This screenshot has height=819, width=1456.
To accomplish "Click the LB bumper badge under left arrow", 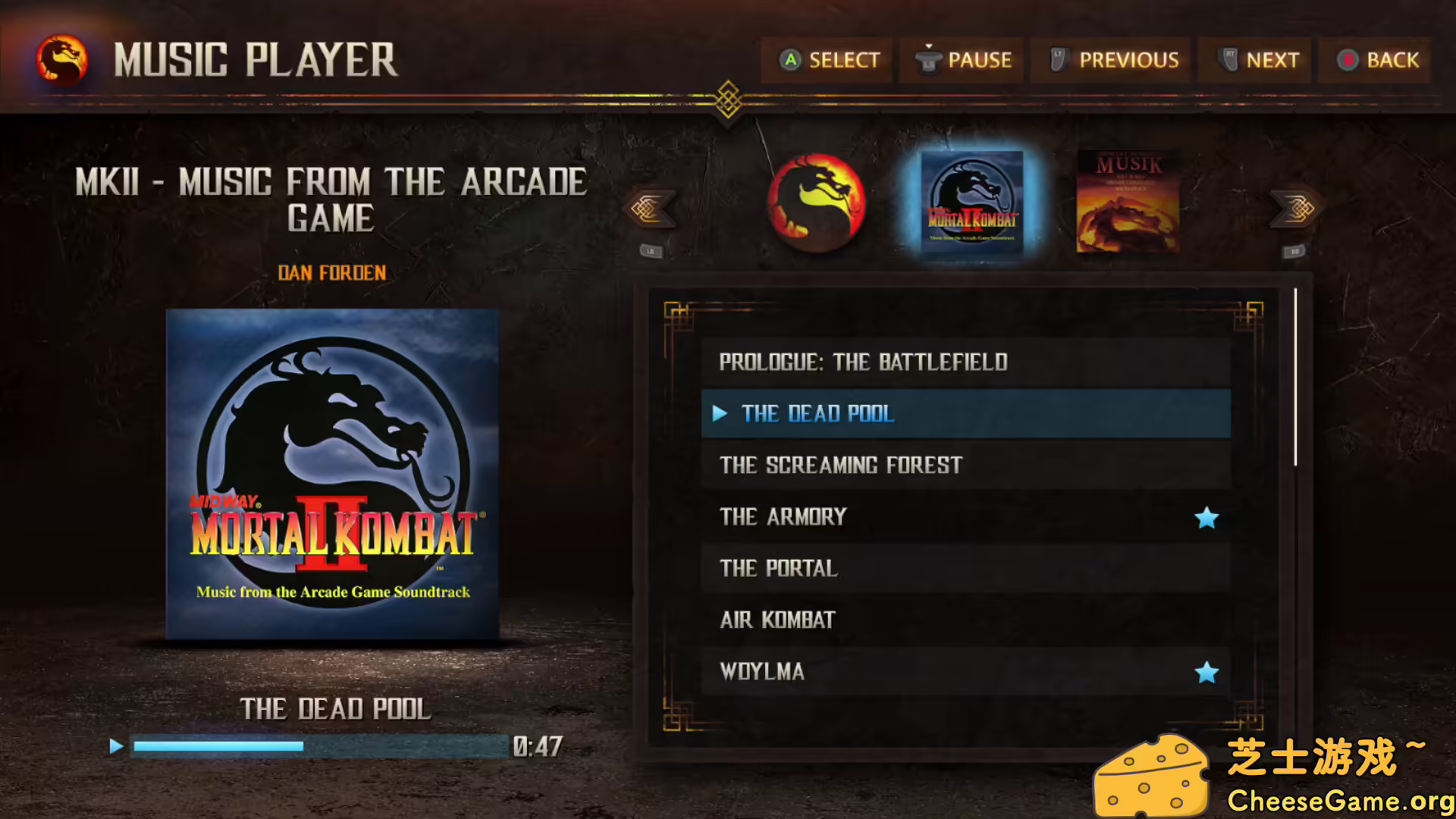I will point(651,250).
